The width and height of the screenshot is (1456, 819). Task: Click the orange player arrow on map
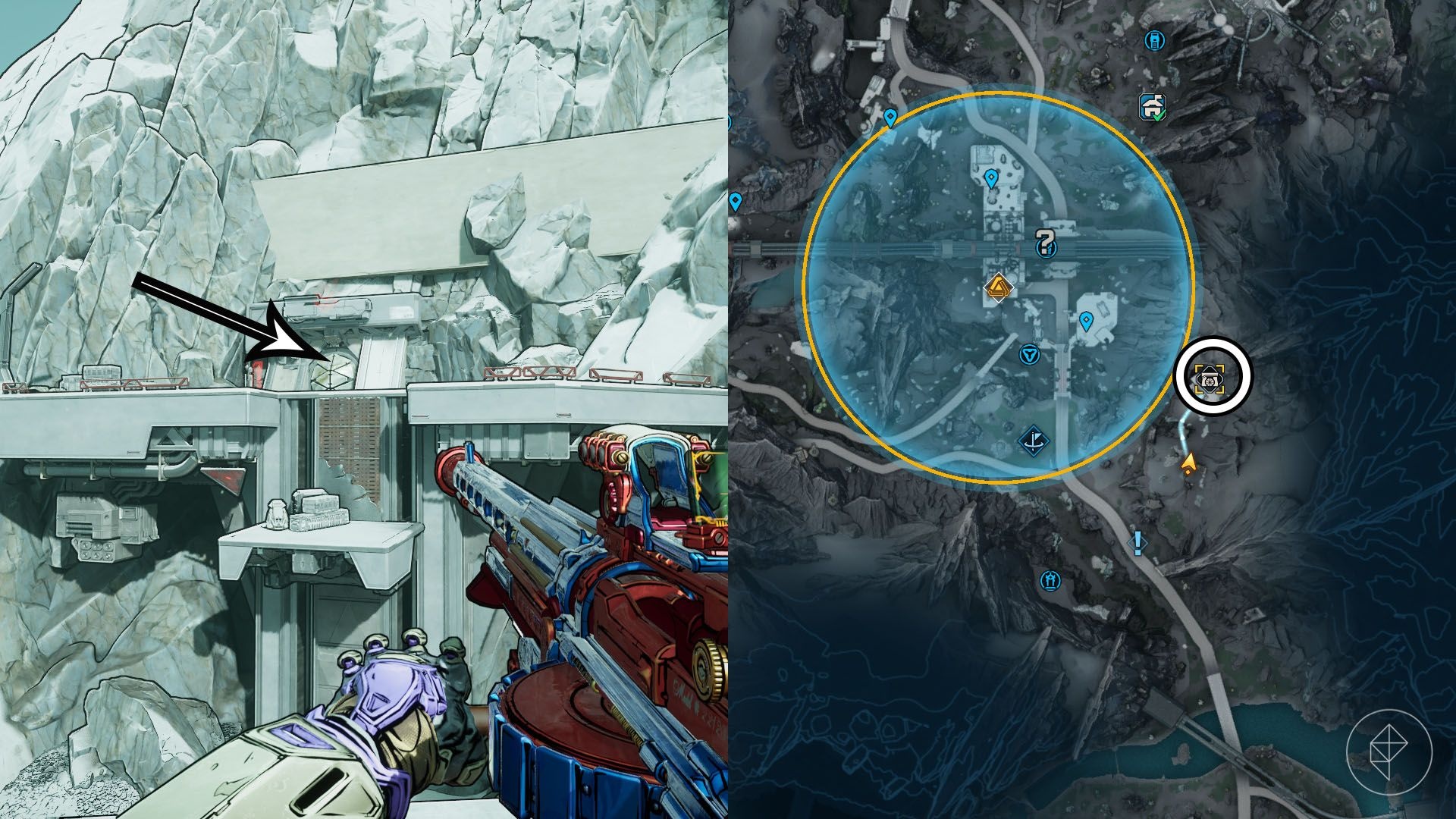pos(1189,461)
